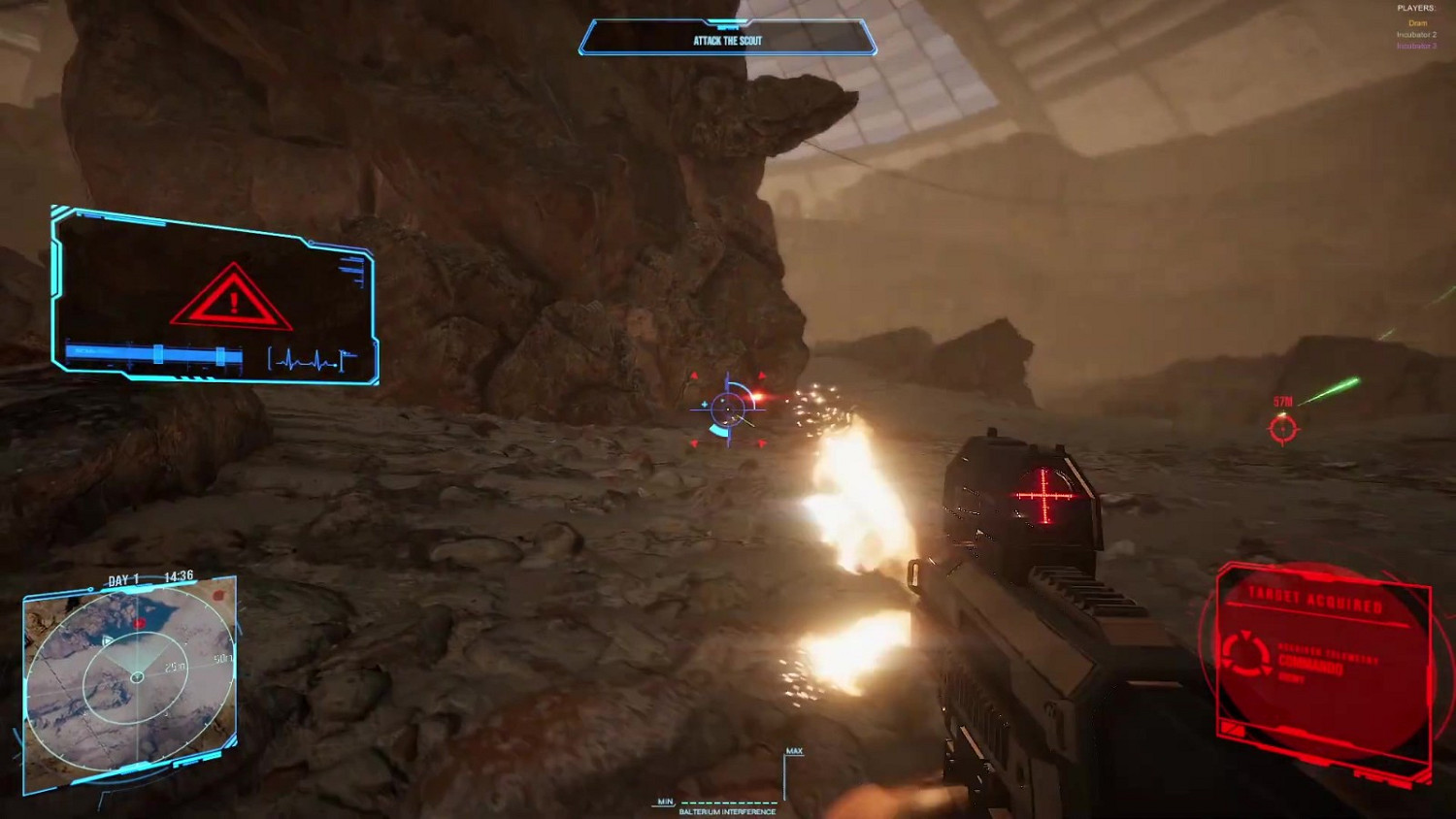
Task: Click the red targeting reticle crosshair
Action: click(x=726, y=409)
